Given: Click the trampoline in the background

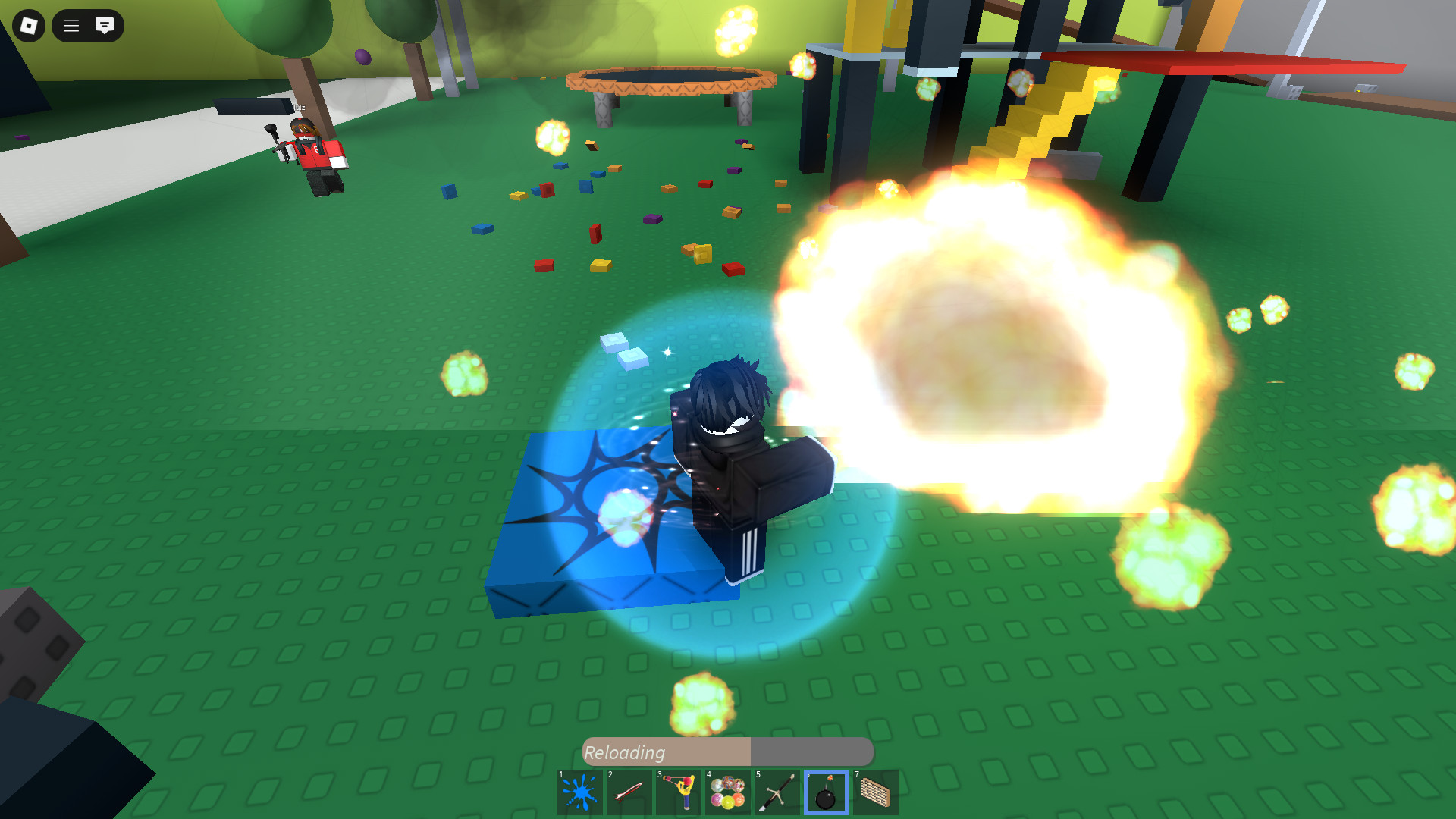Looking at the screenshot, I should (667, 80).
